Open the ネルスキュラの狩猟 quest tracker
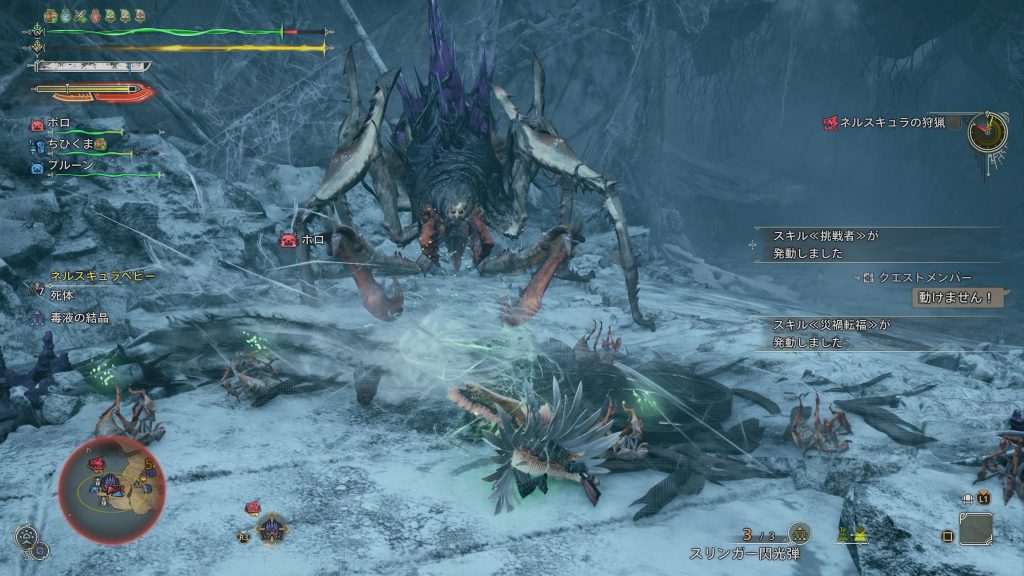Image resolution: width=1024 pixels, height=576 pixels. (886, 123)
